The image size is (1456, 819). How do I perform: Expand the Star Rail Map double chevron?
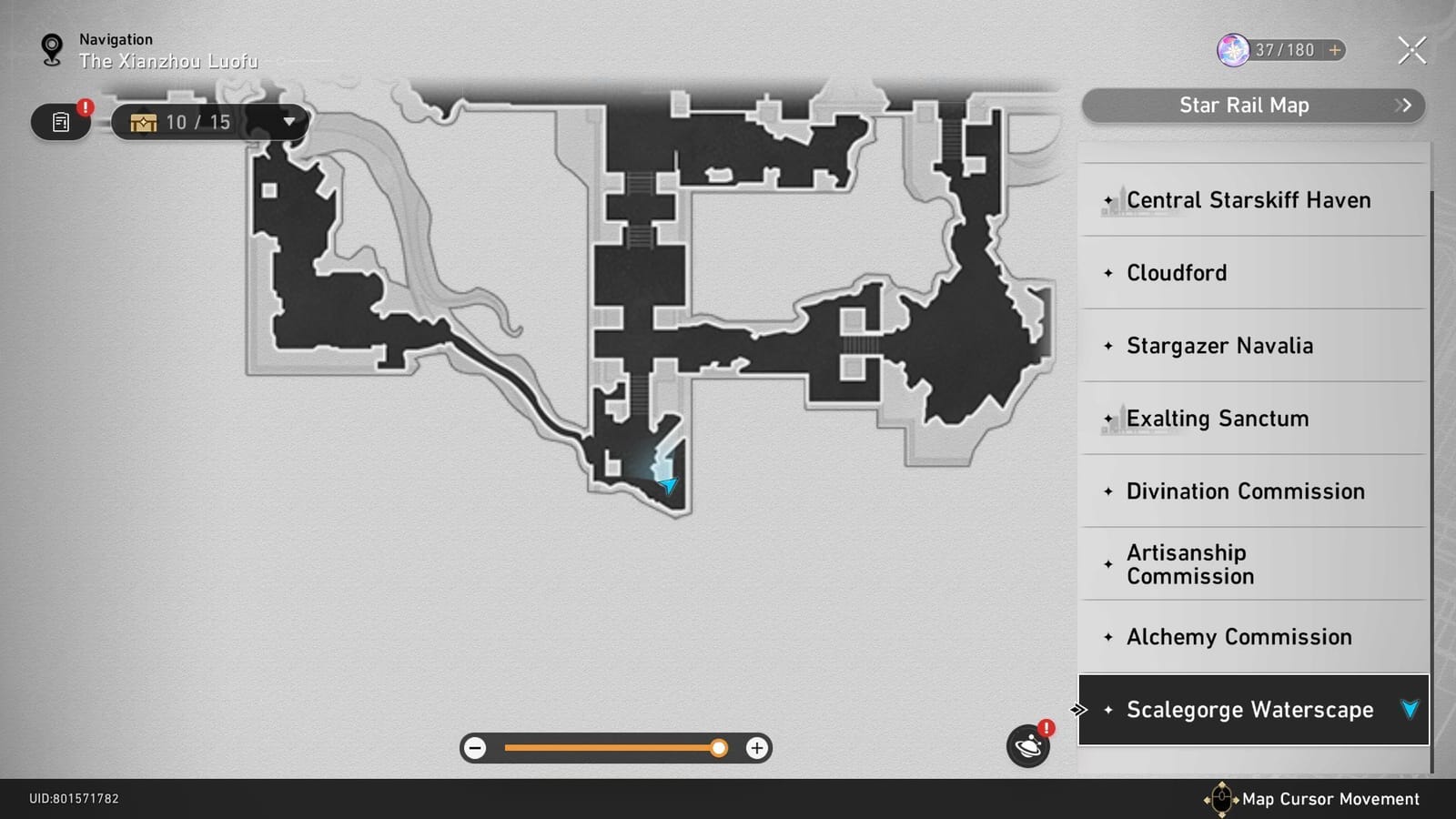(1402, 106)
